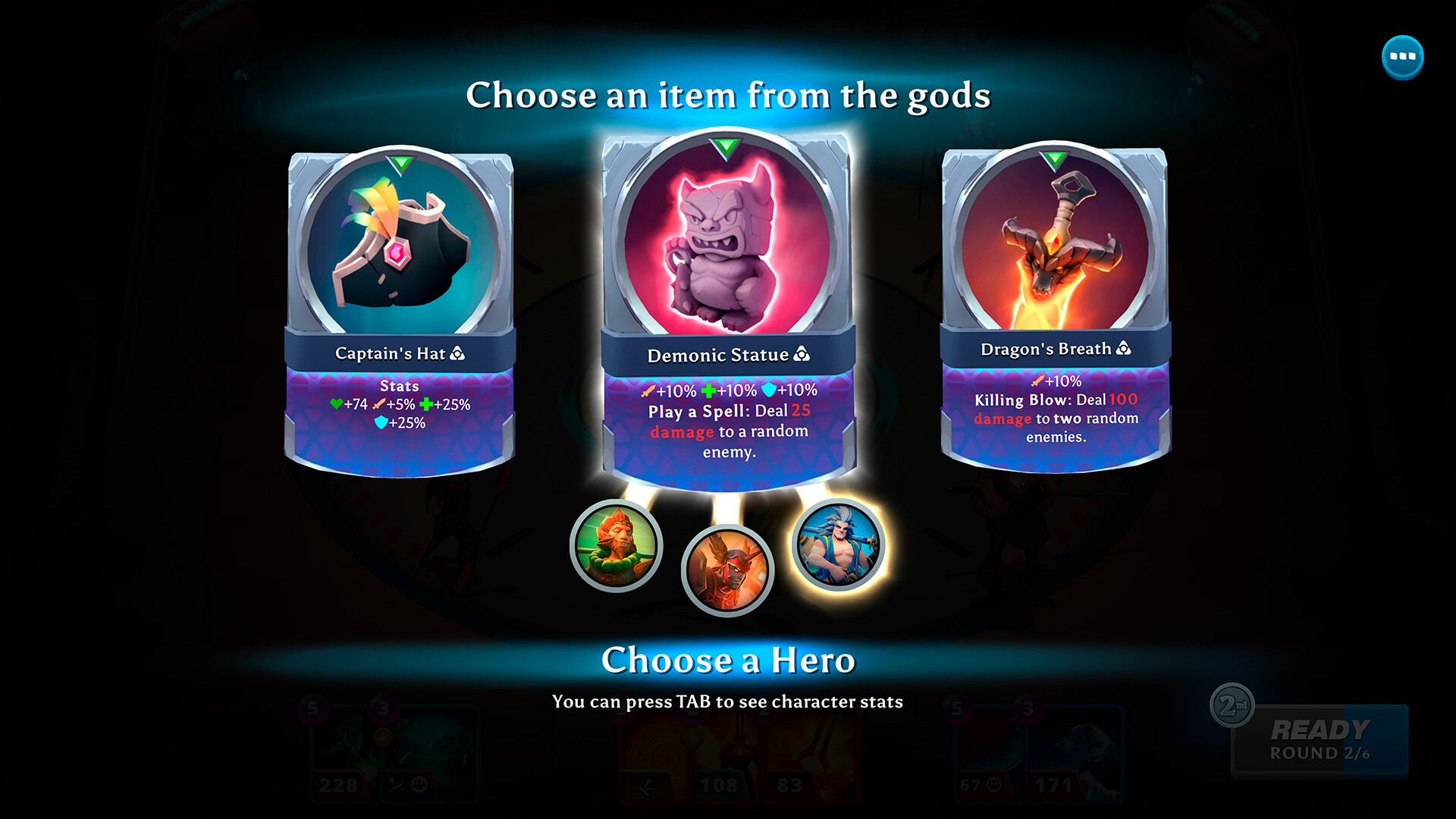Expand the green triangle above Captain's Hat

[x=400, y=162]
